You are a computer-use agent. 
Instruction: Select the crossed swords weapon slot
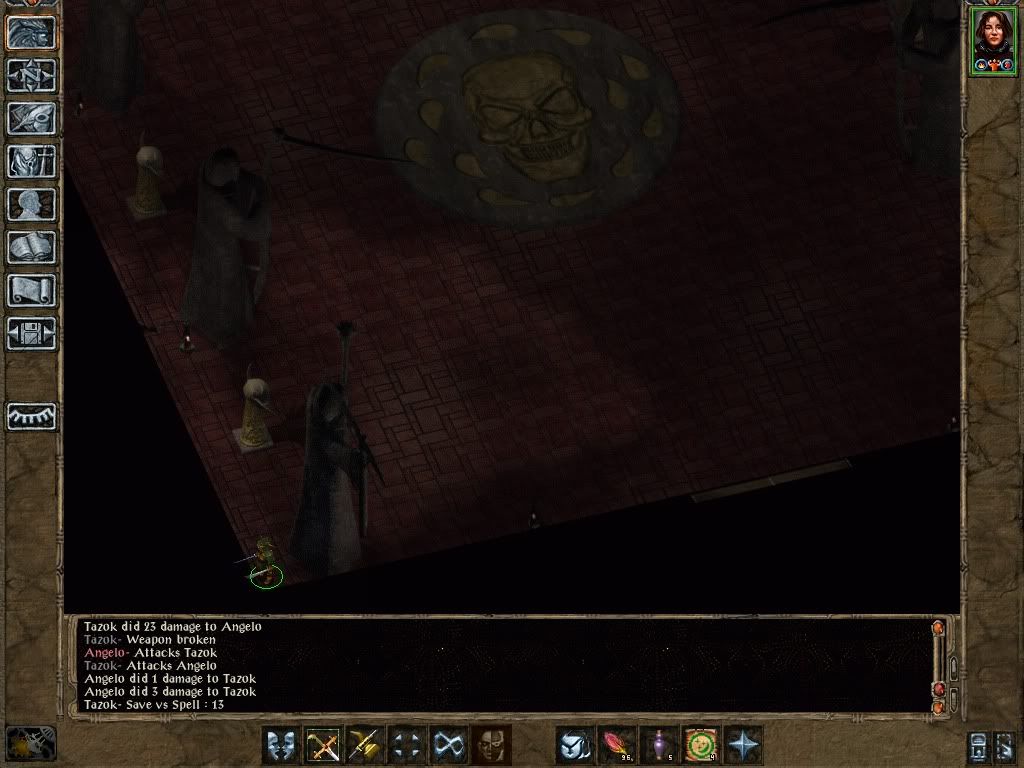point(323,745)
